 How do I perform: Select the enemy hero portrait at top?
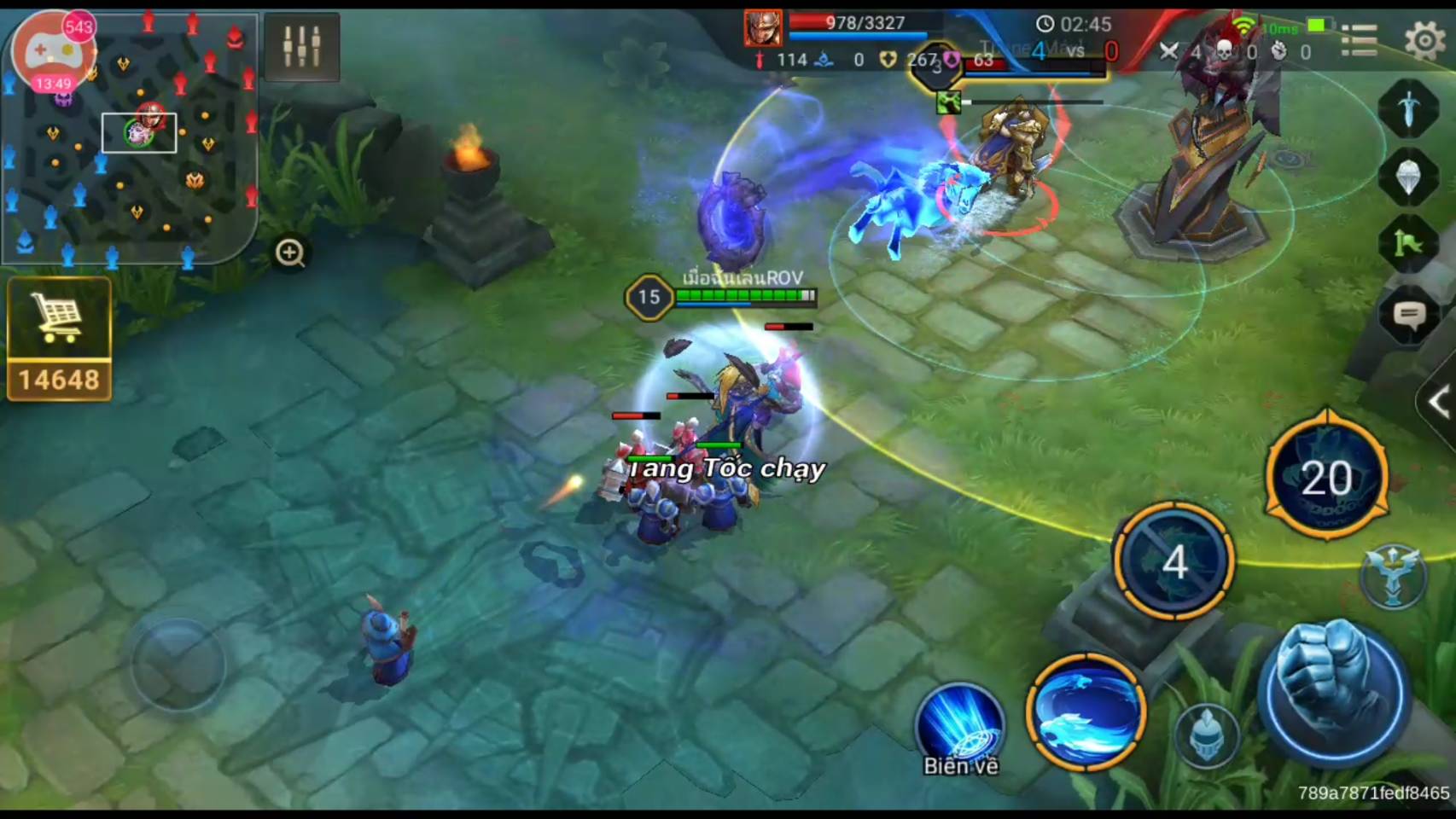click(x=762, y=28)
